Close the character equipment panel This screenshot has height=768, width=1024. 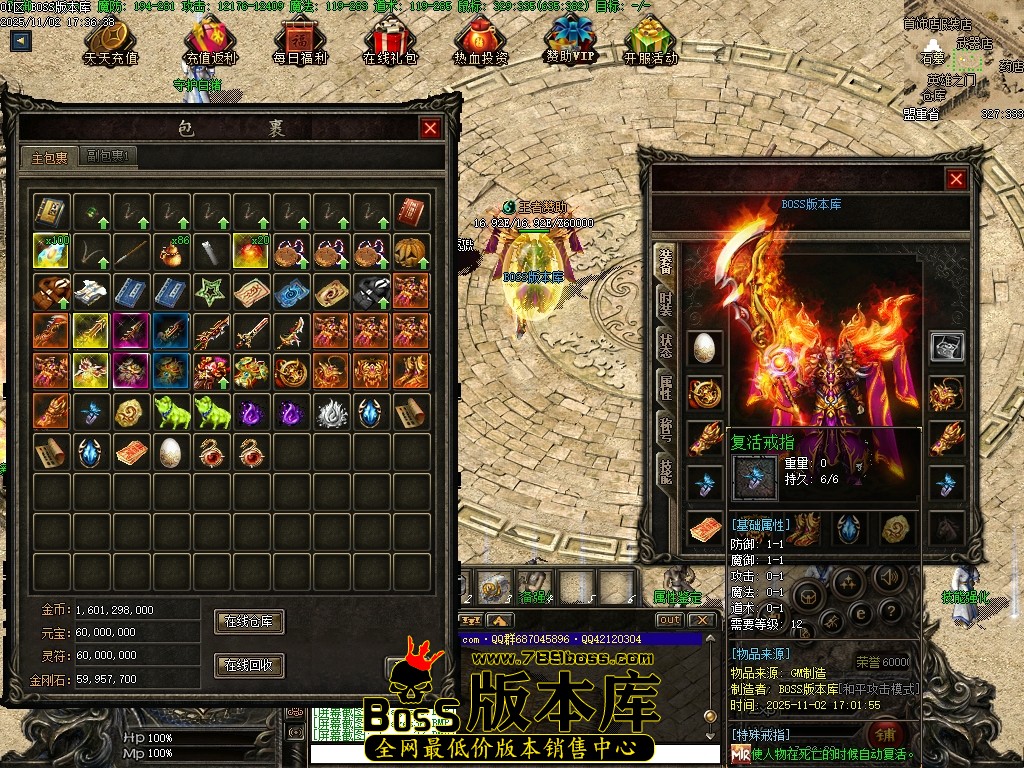click(x=956, y=179)
